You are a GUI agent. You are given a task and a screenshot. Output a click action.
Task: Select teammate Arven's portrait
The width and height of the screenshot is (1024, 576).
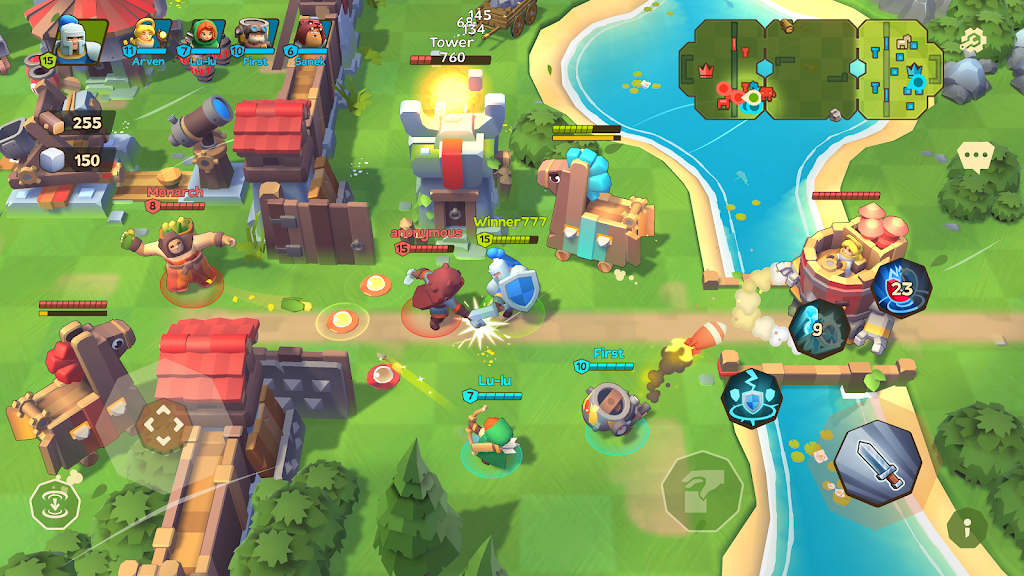pos(147,35)
